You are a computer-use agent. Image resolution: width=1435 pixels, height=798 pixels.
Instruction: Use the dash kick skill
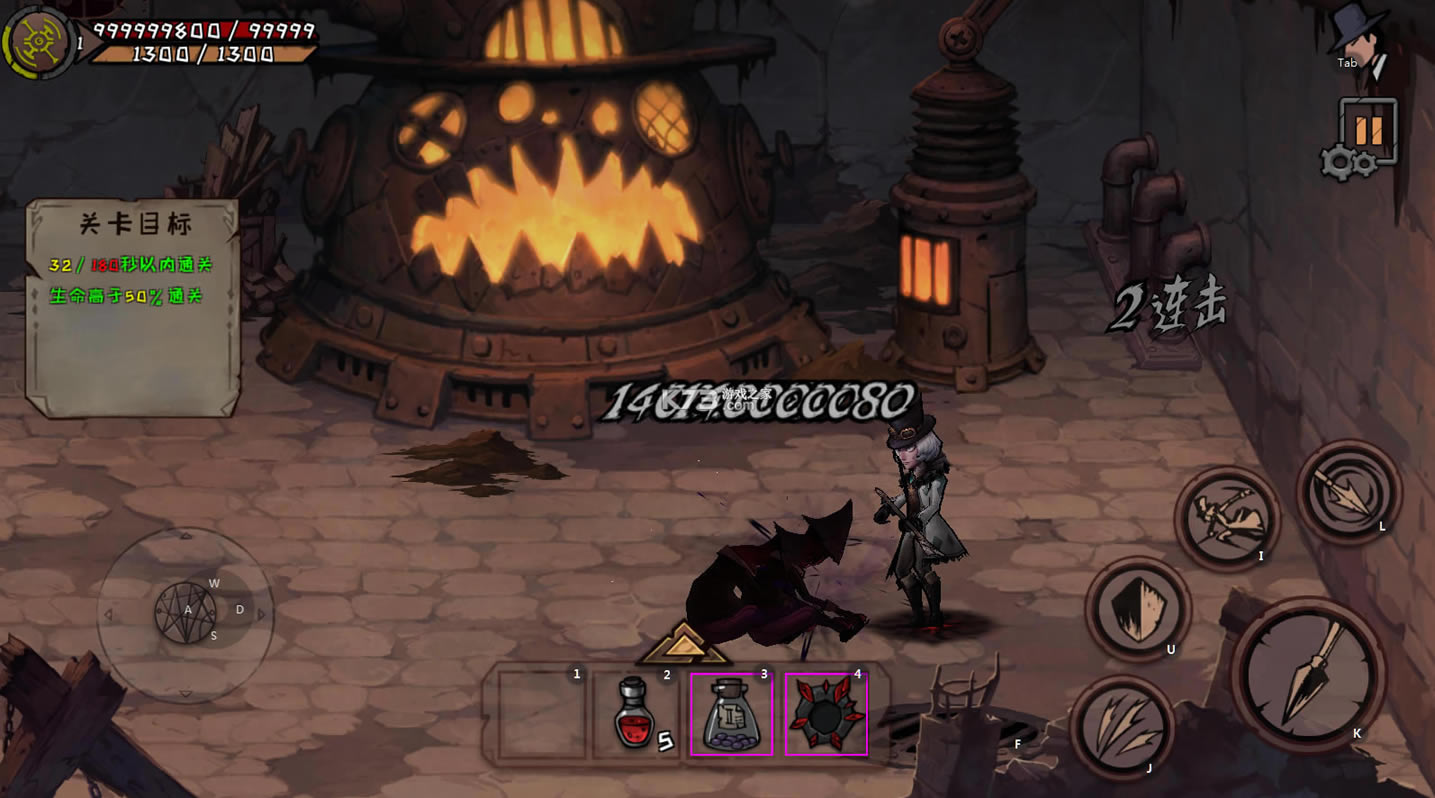(x=1226, y=518)
